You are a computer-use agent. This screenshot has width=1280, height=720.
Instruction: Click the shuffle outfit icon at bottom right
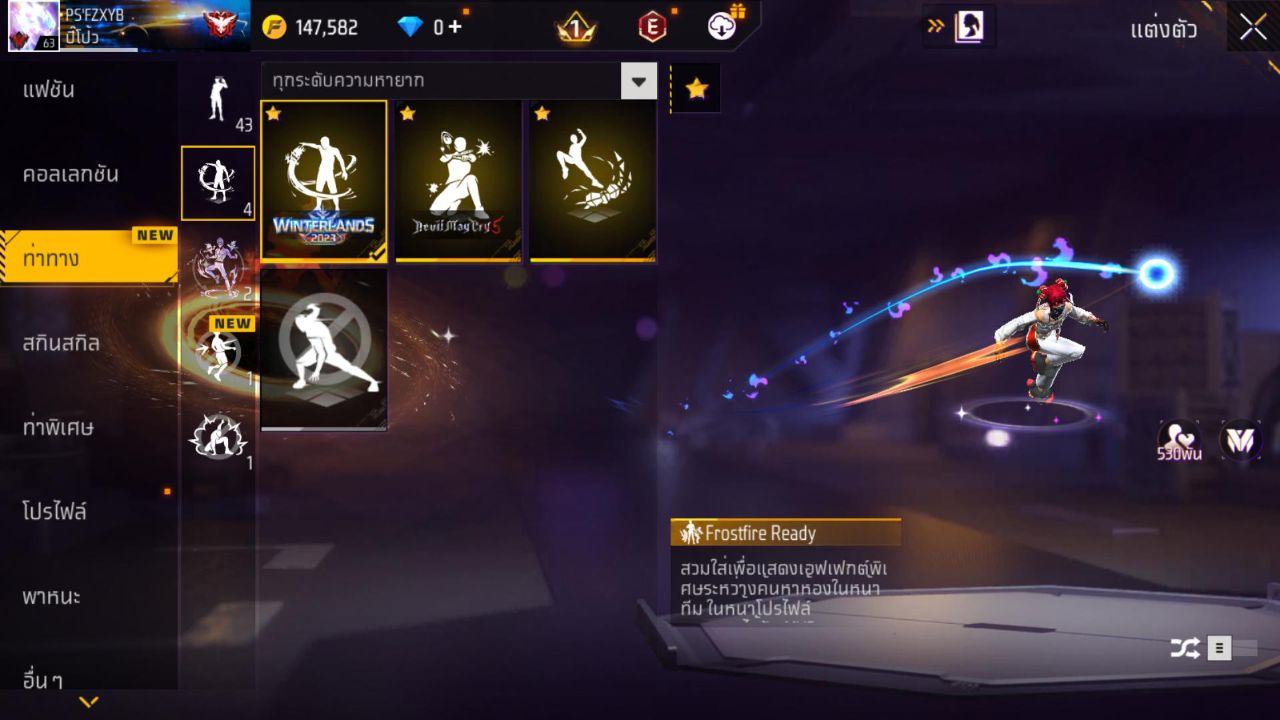click(1186, 648)
